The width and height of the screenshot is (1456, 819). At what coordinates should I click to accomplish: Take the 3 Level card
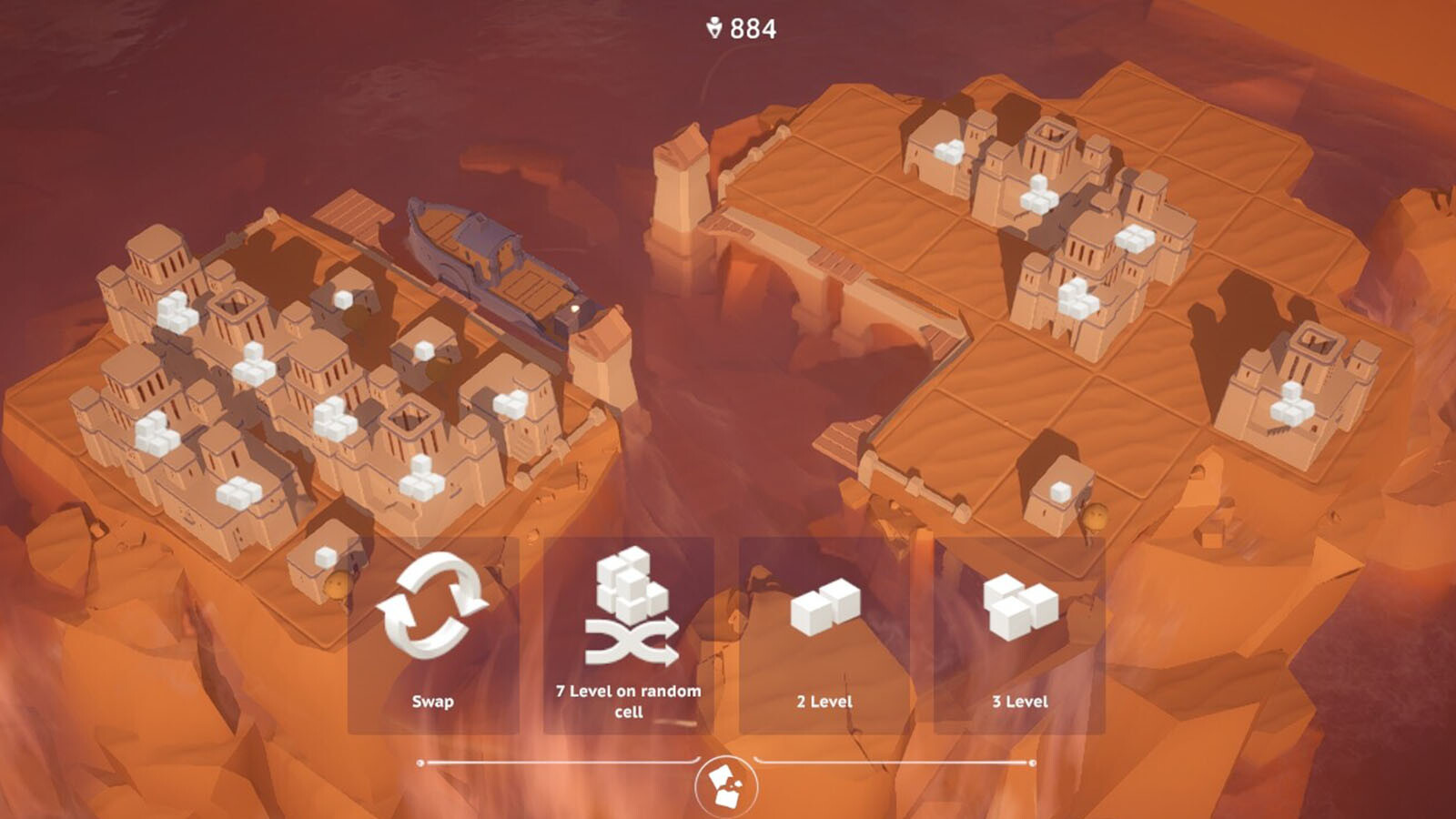coord(1019,635)
